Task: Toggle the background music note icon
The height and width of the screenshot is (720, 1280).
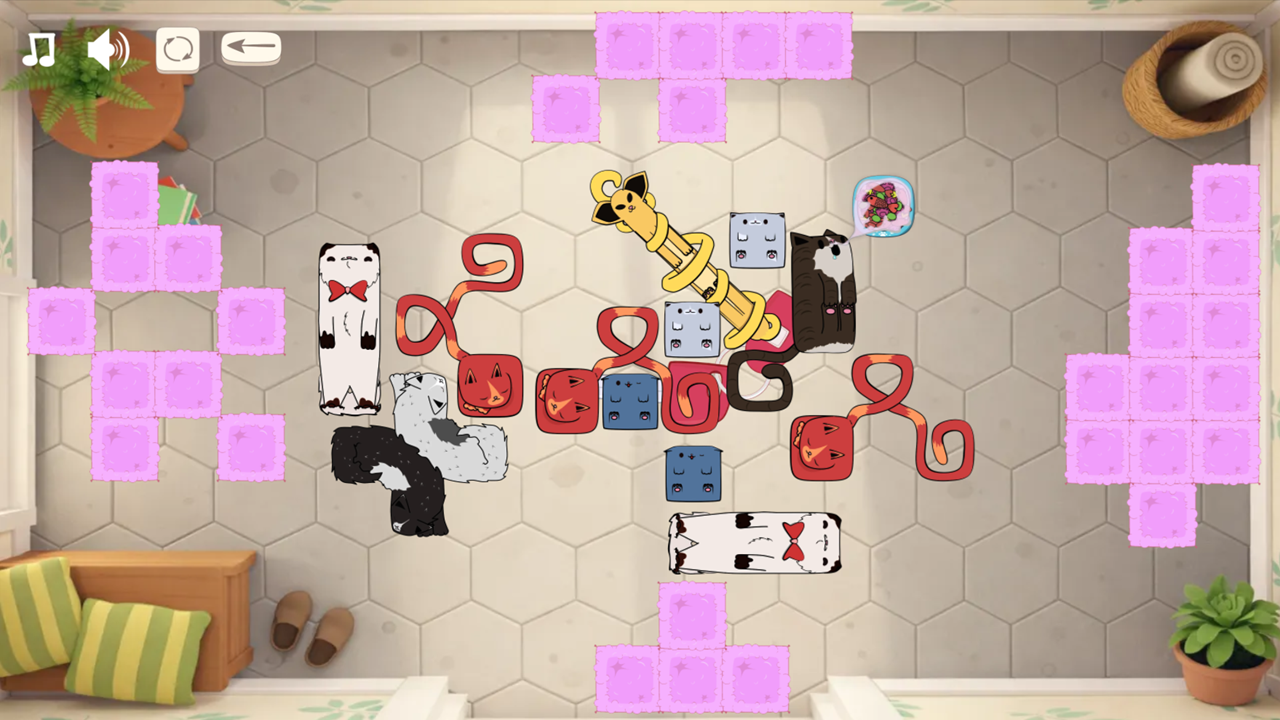Action: point(38,46)
